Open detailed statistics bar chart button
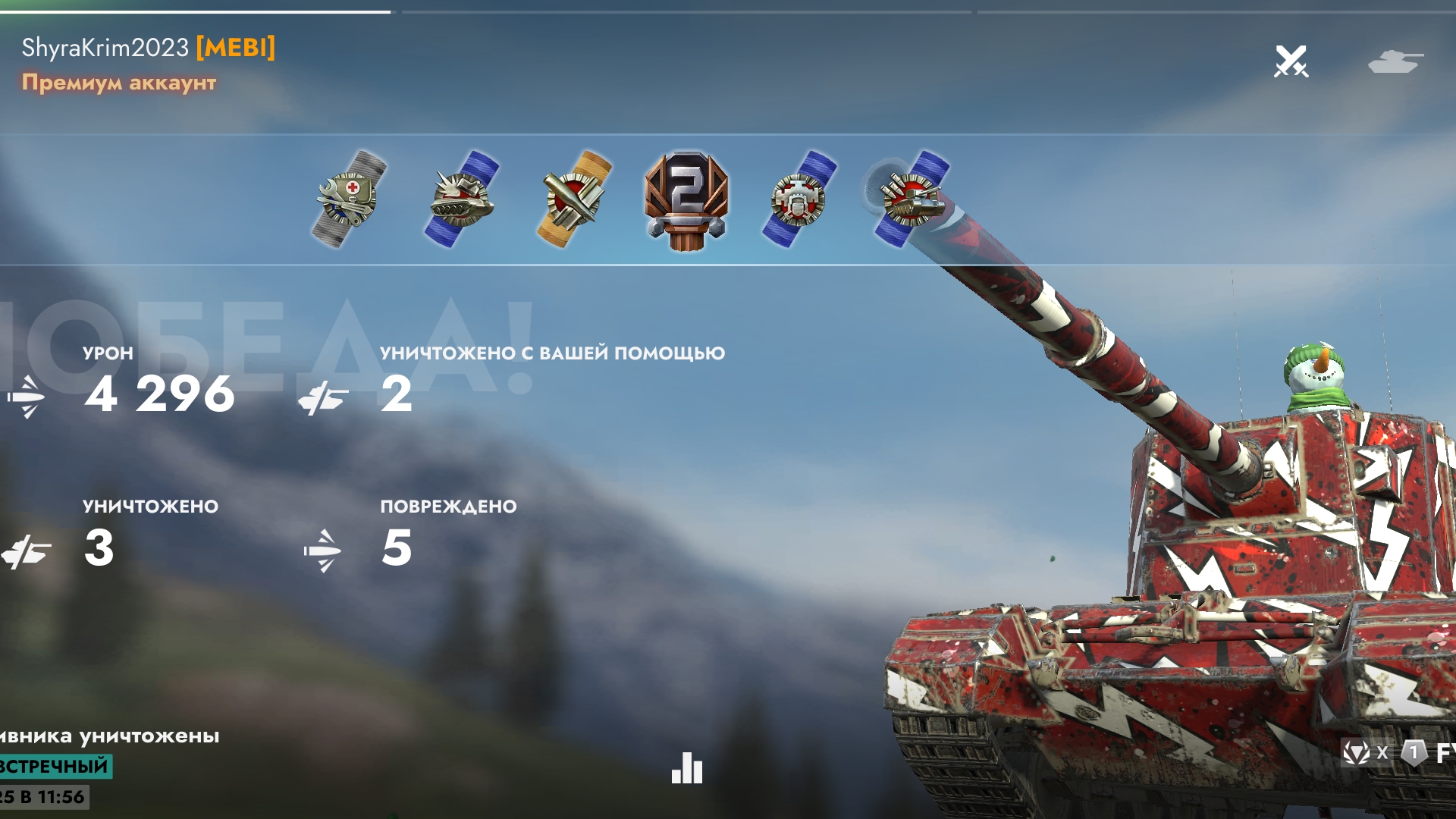This screenshot has height=819, width=1456. tap(687, 768)
